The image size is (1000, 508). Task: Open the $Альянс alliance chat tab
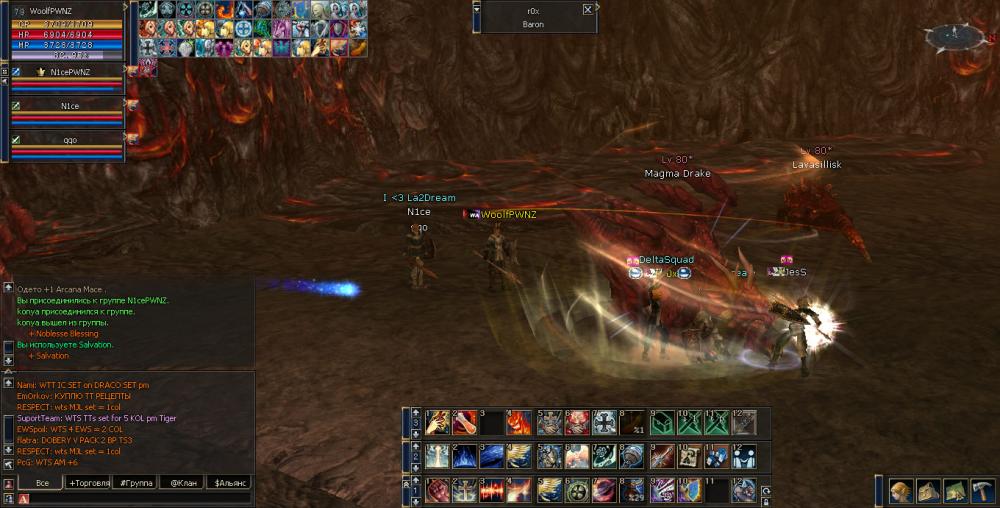(x=229, y=483)
